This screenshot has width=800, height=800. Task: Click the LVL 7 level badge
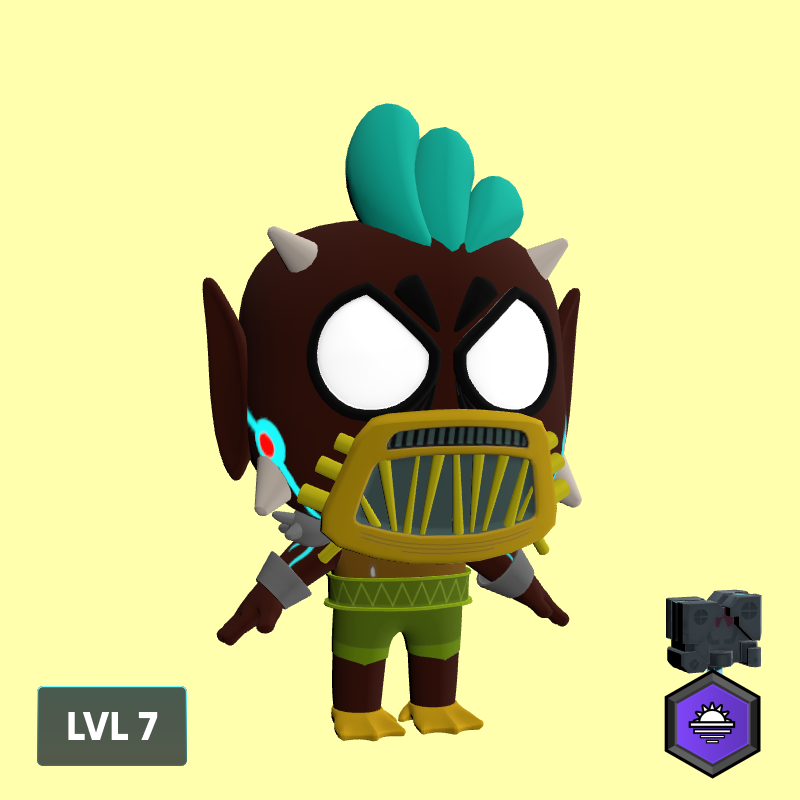pos(112,726)
